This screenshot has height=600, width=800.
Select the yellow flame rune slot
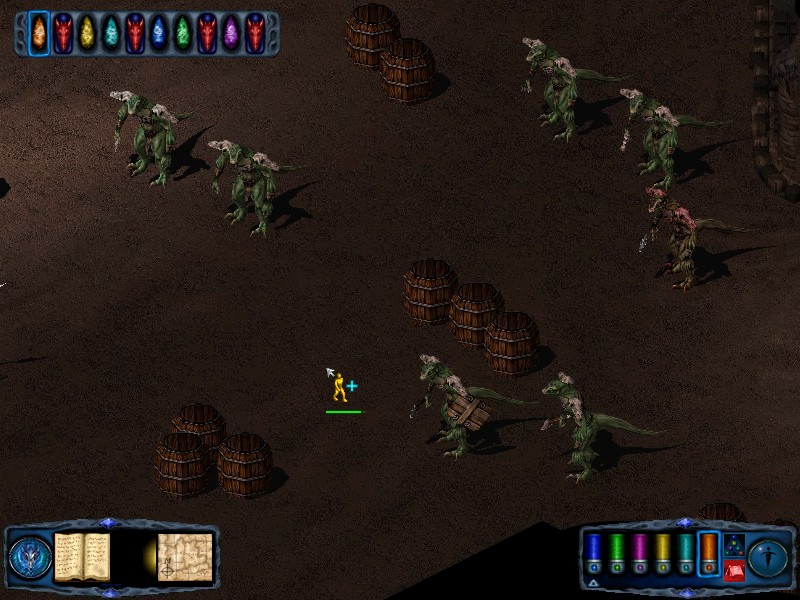(x=87, y=33)
